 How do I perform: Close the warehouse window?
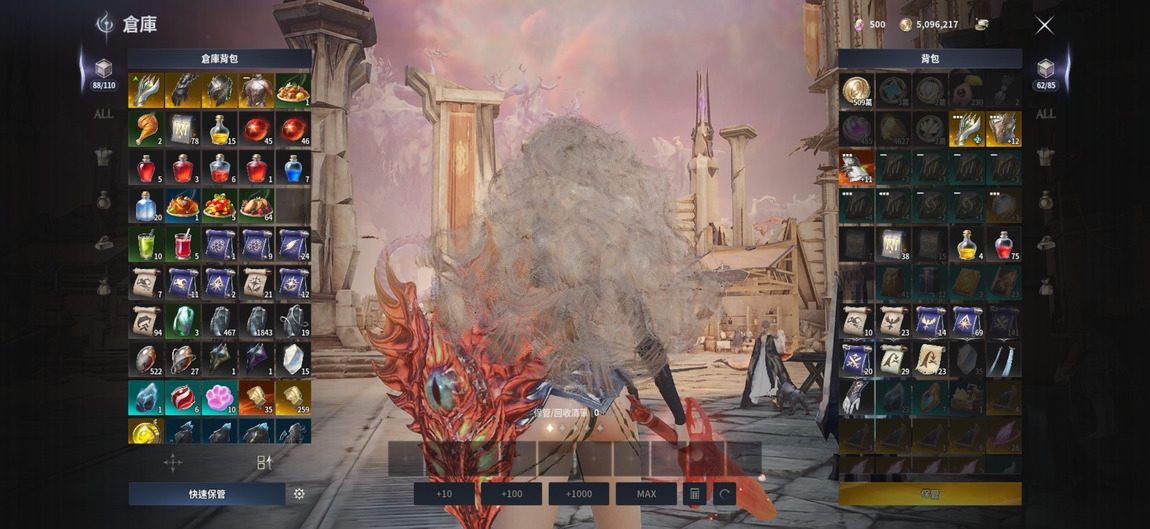[x=1044, y=26]
